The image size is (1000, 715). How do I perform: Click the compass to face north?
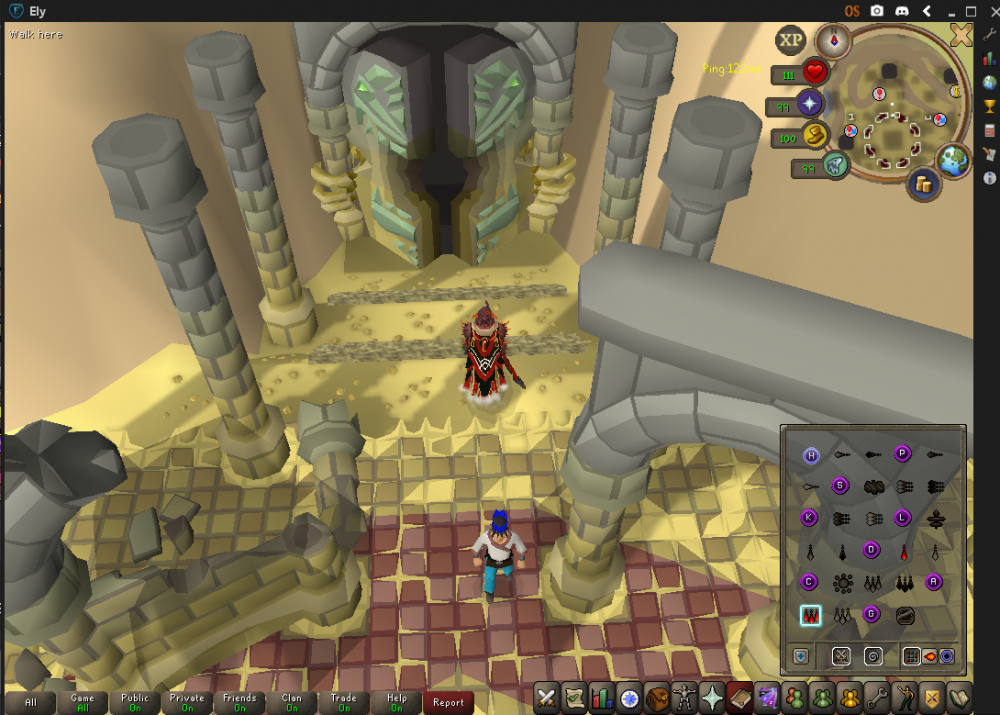(832, 41)
